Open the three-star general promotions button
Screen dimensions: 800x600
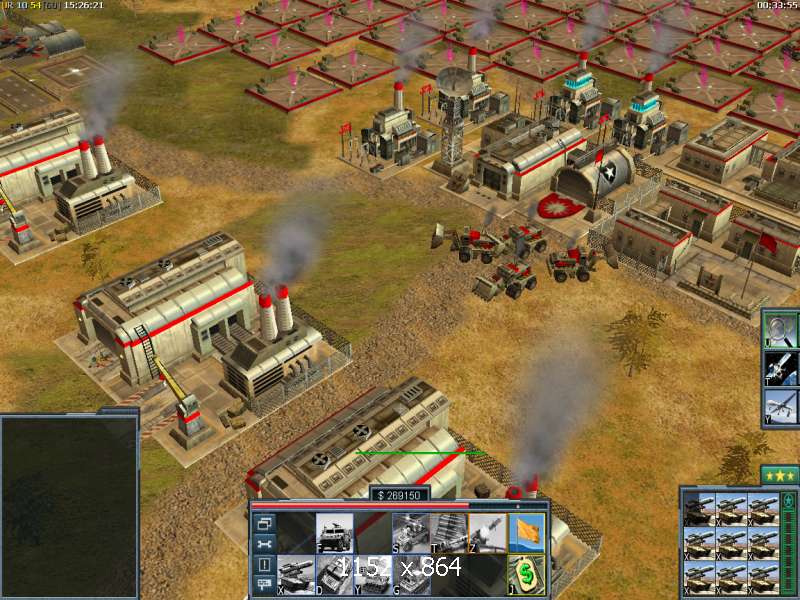(x=779, y=475)
